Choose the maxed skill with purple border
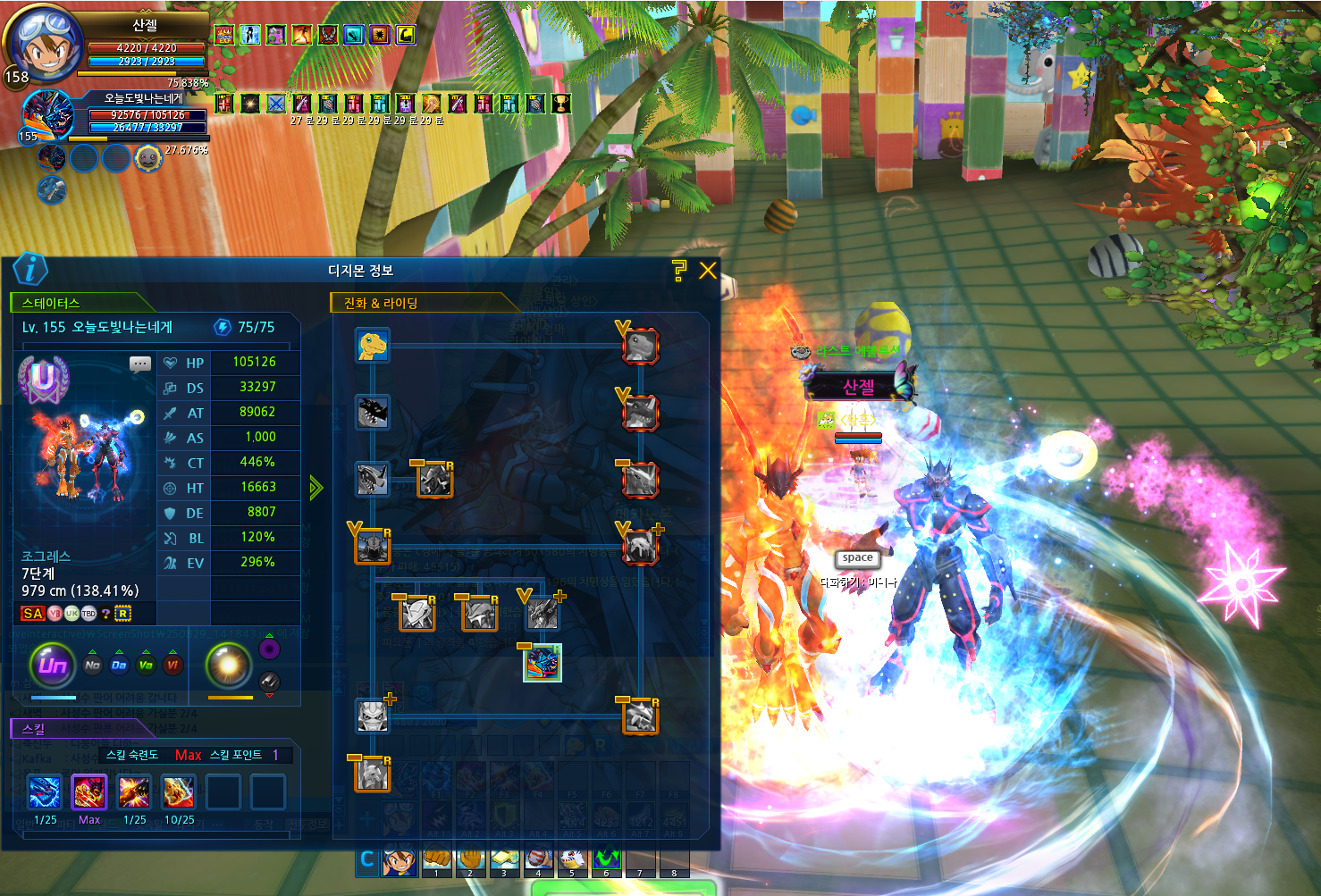Image resolution: width=1321 pixels, height=896 pixels. (89, 792)
